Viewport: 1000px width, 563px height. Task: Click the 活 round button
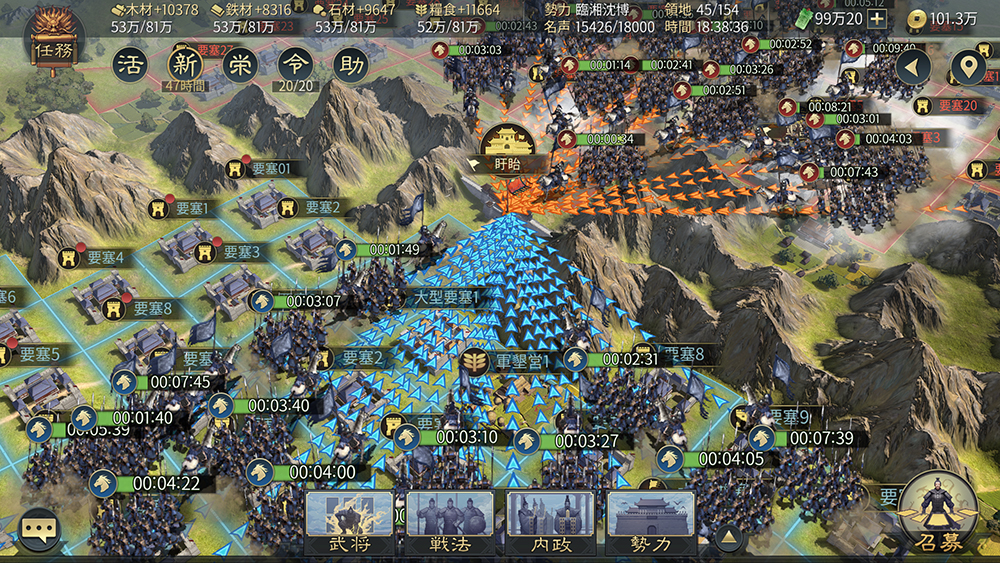tap(129, 65)
